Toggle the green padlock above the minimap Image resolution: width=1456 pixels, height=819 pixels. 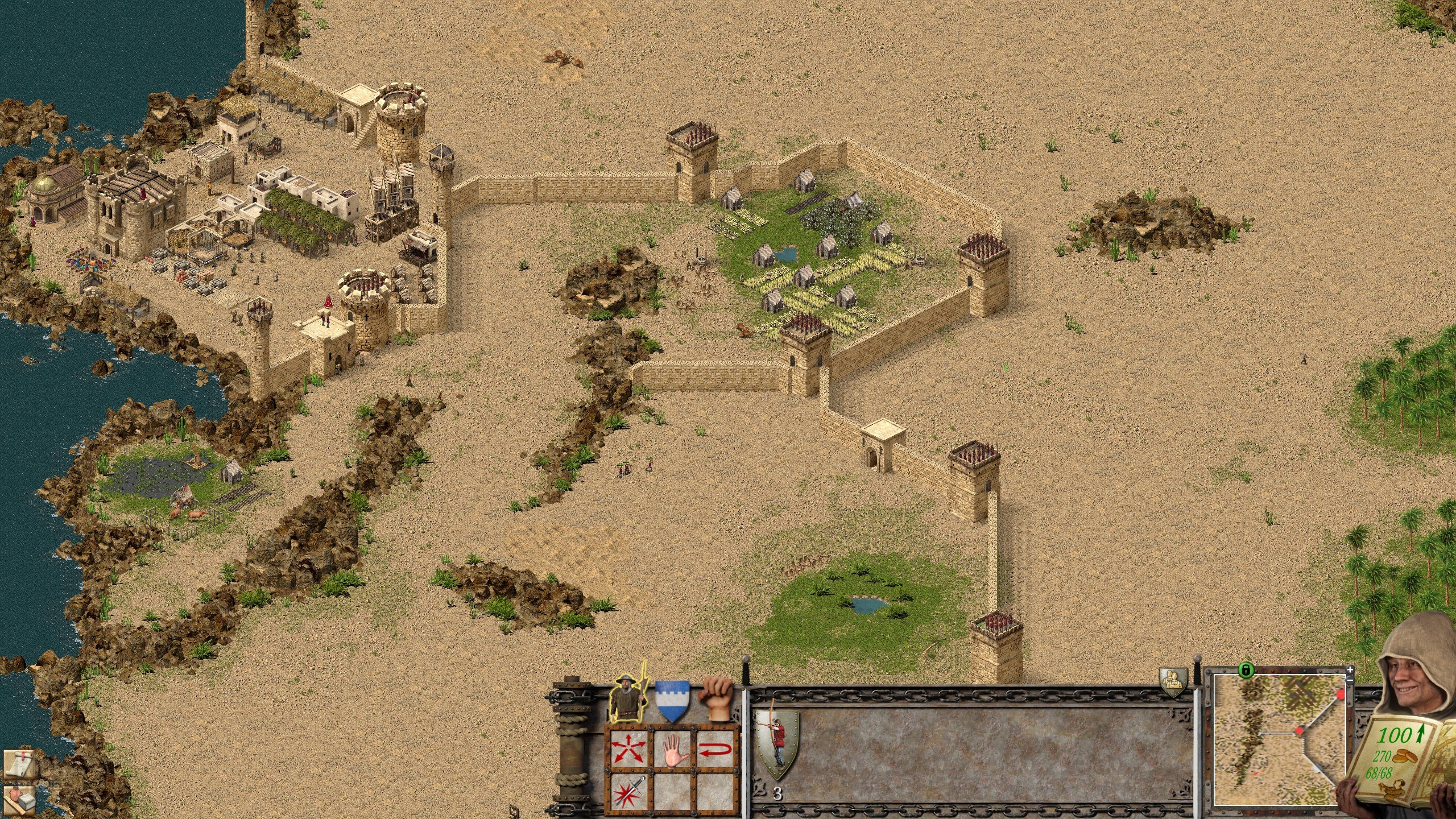pos(1247,670)
